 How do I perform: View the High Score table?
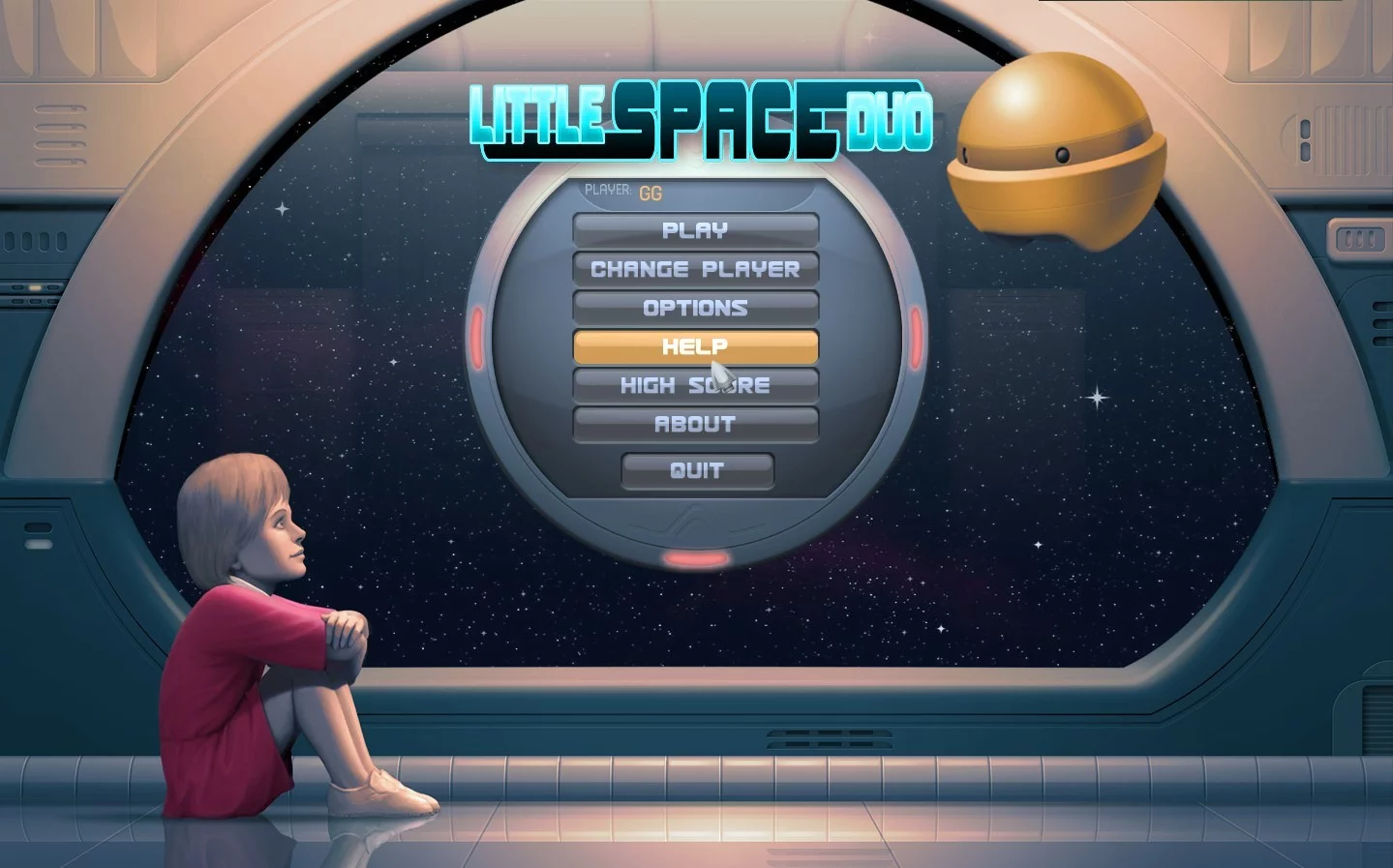(x=695, y=385)
